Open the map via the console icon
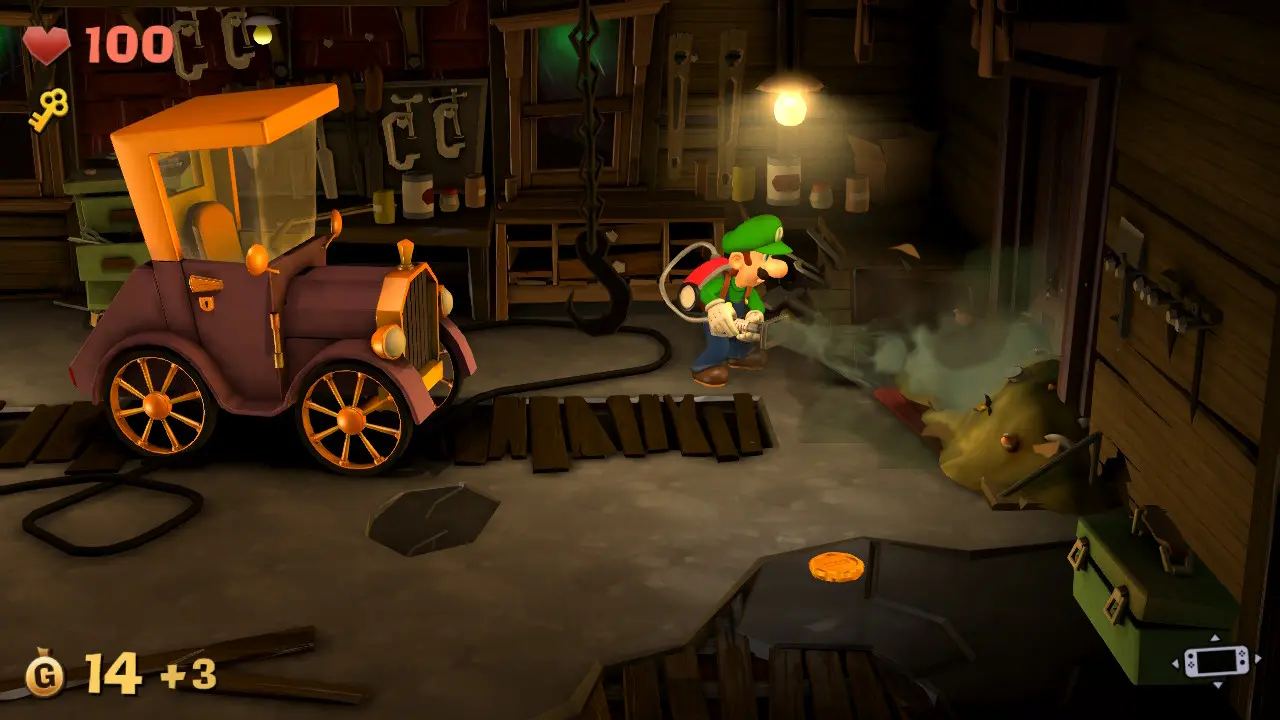 (x=1214, y=661)
